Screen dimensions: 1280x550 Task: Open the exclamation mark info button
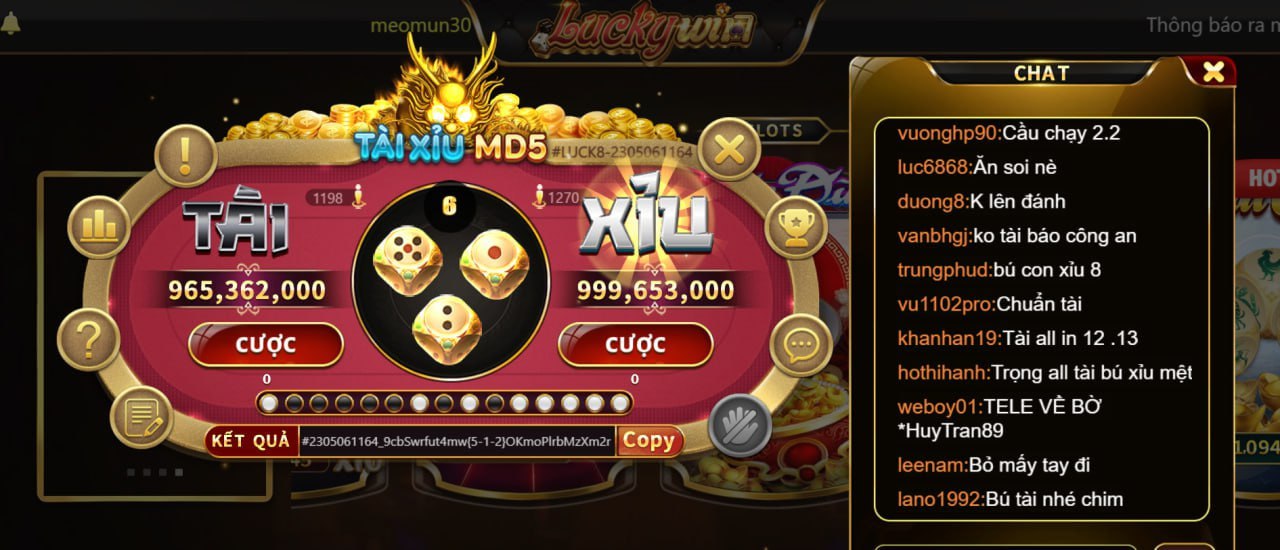pos(185,155)
